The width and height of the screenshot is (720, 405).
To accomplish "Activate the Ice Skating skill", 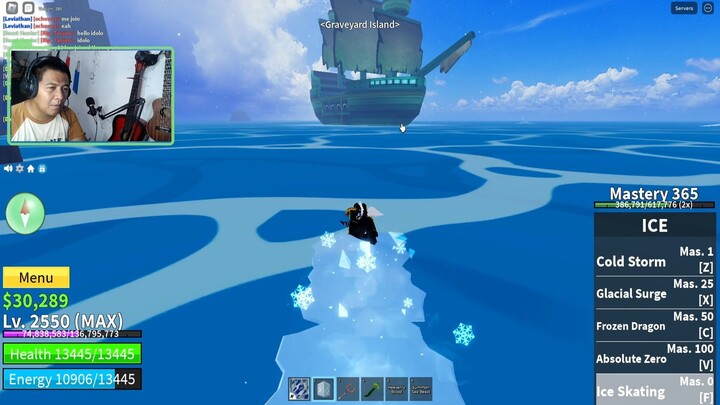I will 655,391.
